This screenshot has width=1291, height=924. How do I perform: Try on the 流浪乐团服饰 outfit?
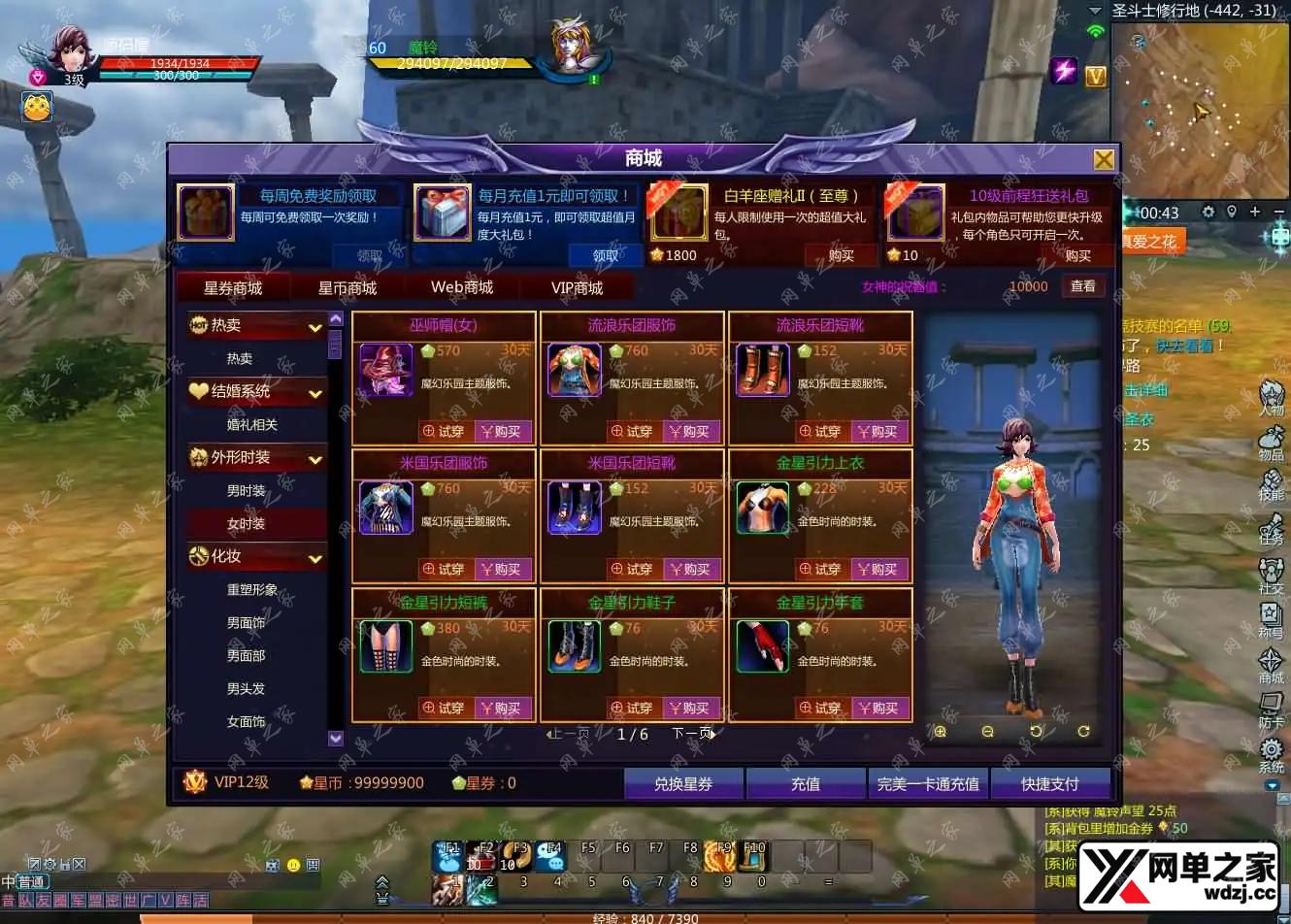click(632, 432)
